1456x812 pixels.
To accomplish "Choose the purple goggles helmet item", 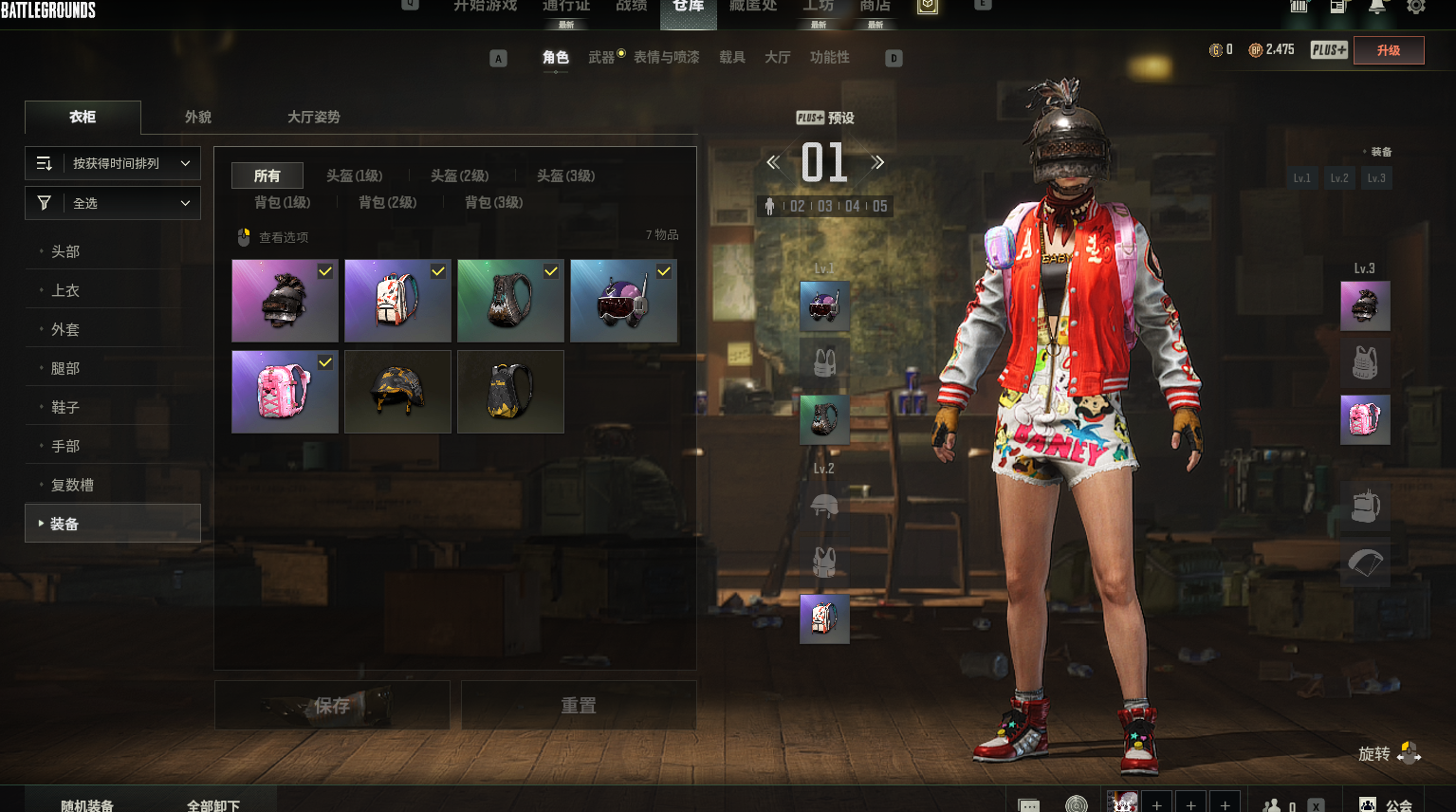I will 623,301.
